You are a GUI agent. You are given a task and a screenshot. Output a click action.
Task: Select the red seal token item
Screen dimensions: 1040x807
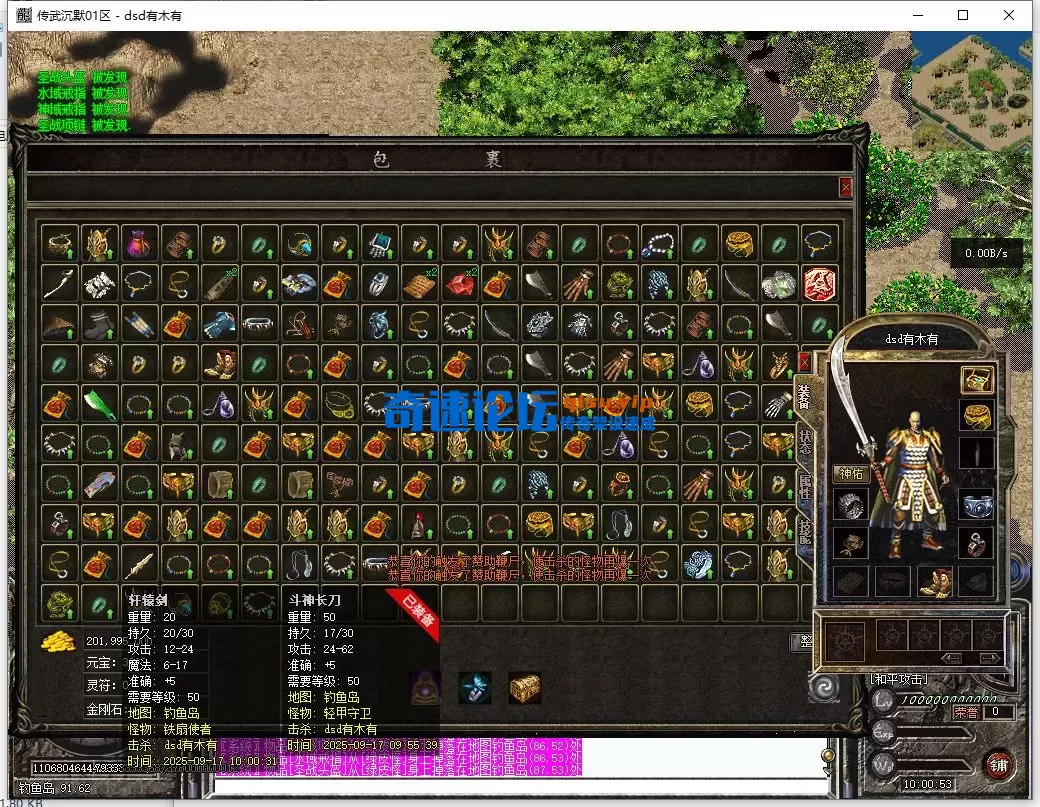(819, 284)
